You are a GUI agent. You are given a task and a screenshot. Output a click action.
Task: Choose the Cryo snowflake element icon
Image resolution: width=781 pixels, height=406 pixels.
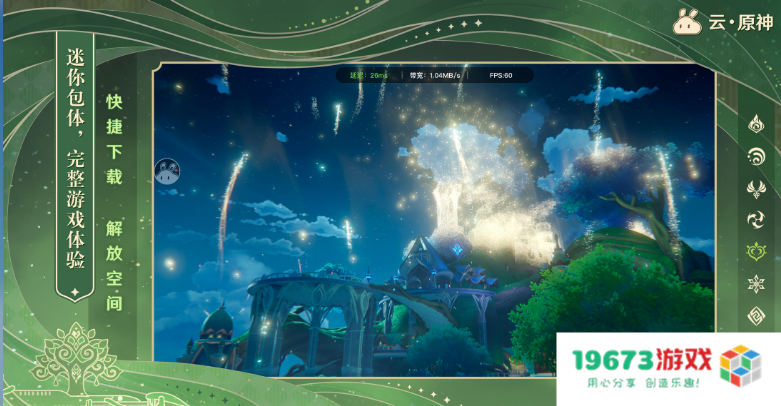click(756, 284)
